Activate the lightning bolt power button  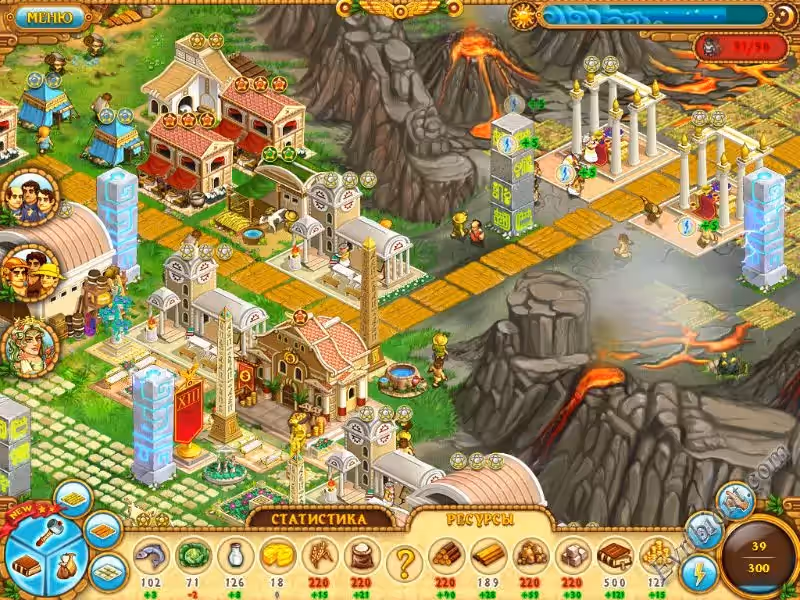tap(700, 572)
